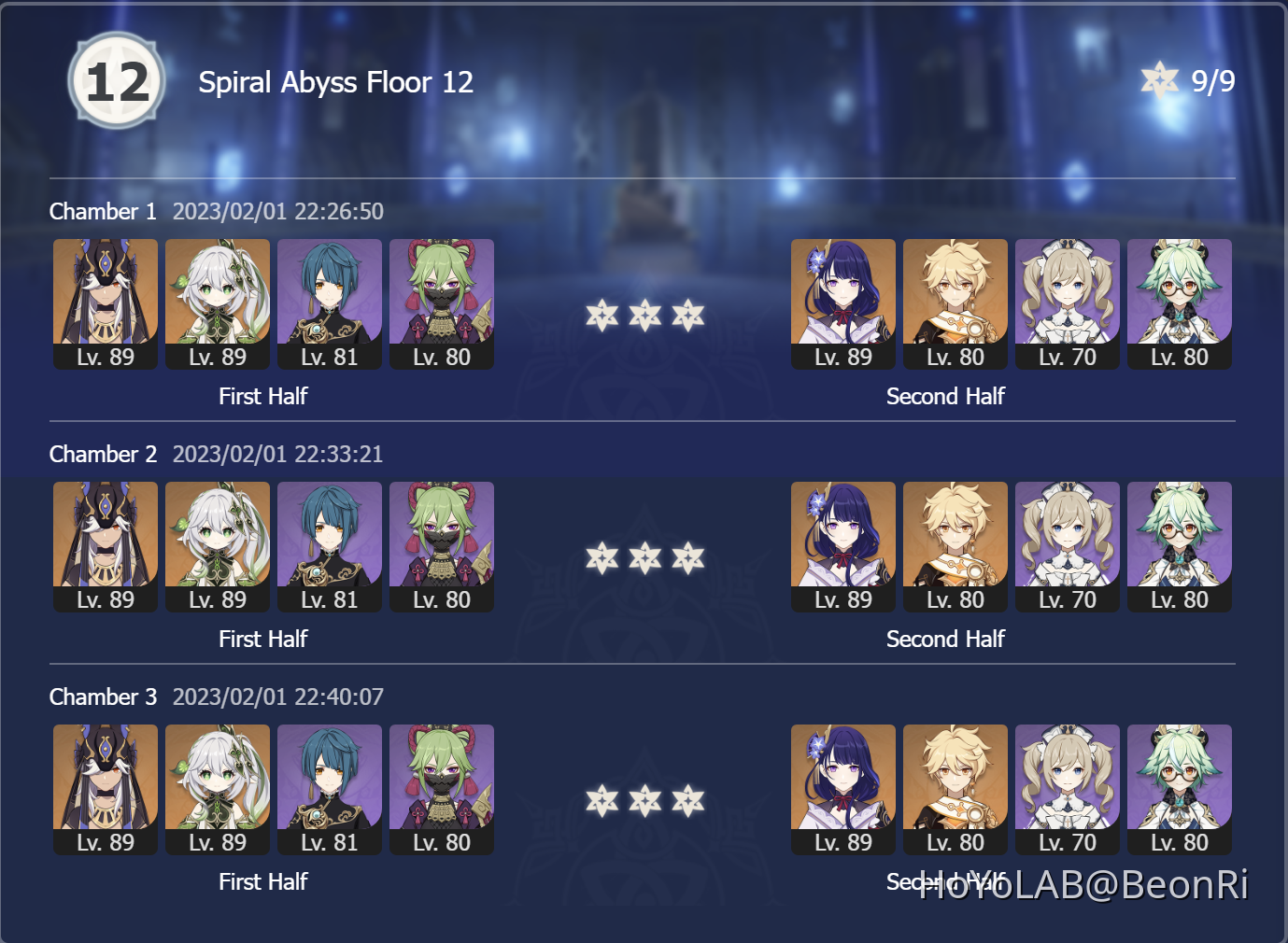Click the last star icon in Chamber 3
1288x943 pixels.
(x=688, y=801)
